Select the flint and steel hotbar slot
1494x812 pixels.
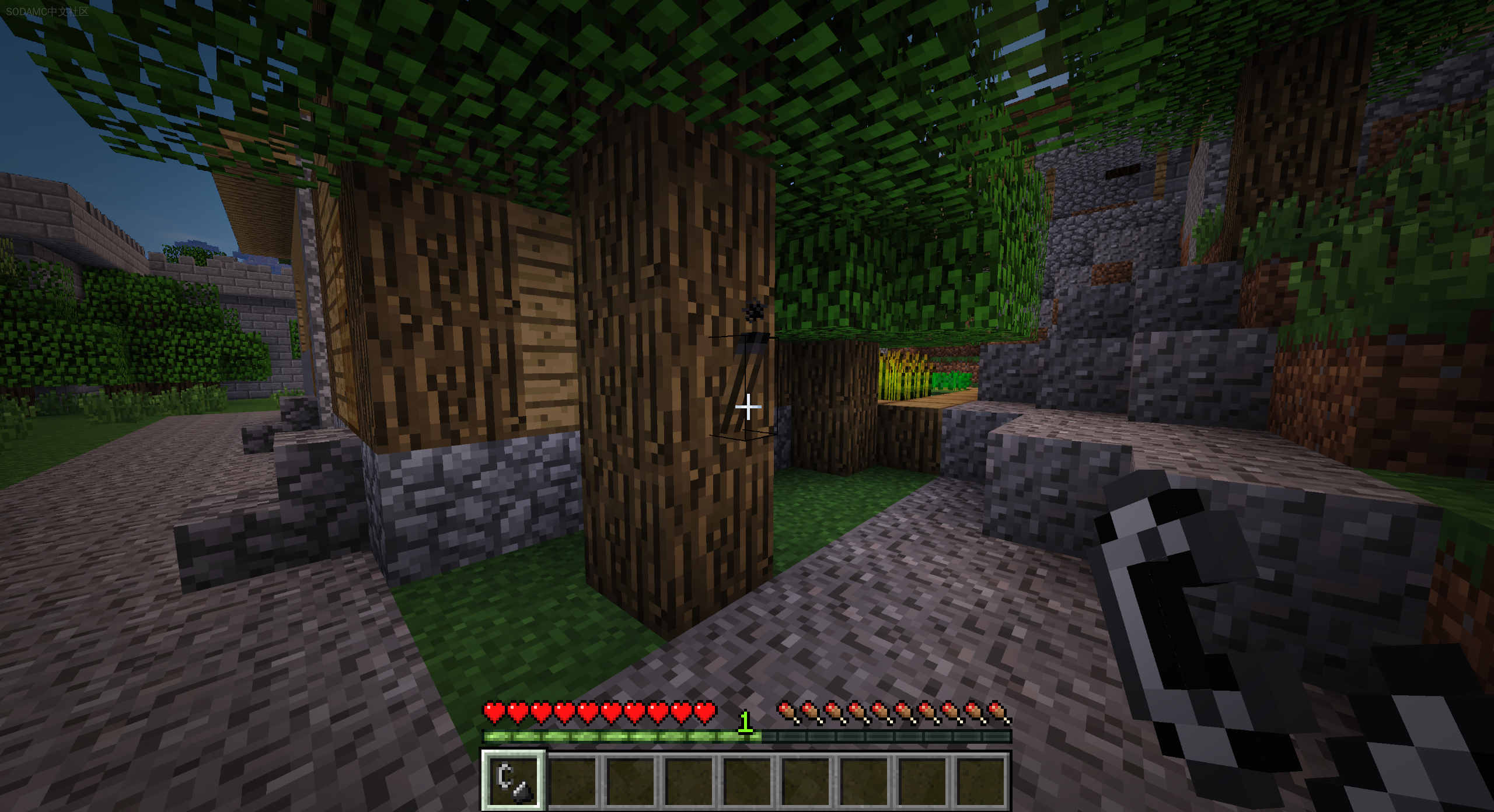[514, 780]
